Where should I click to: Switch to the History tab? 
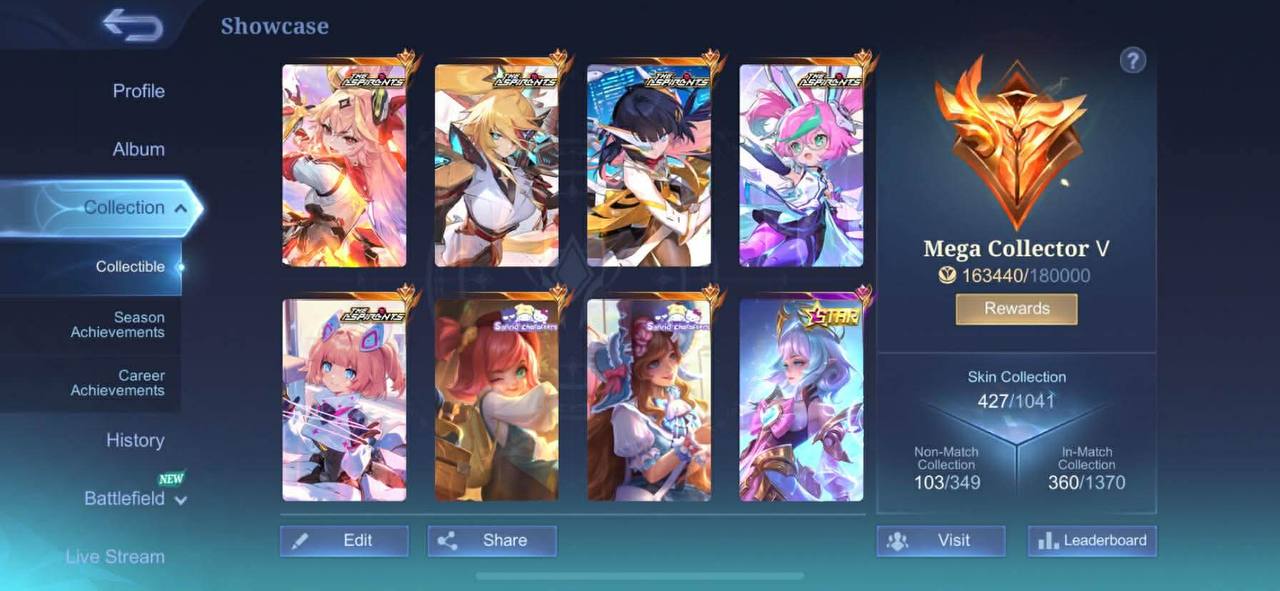[135, 440]
